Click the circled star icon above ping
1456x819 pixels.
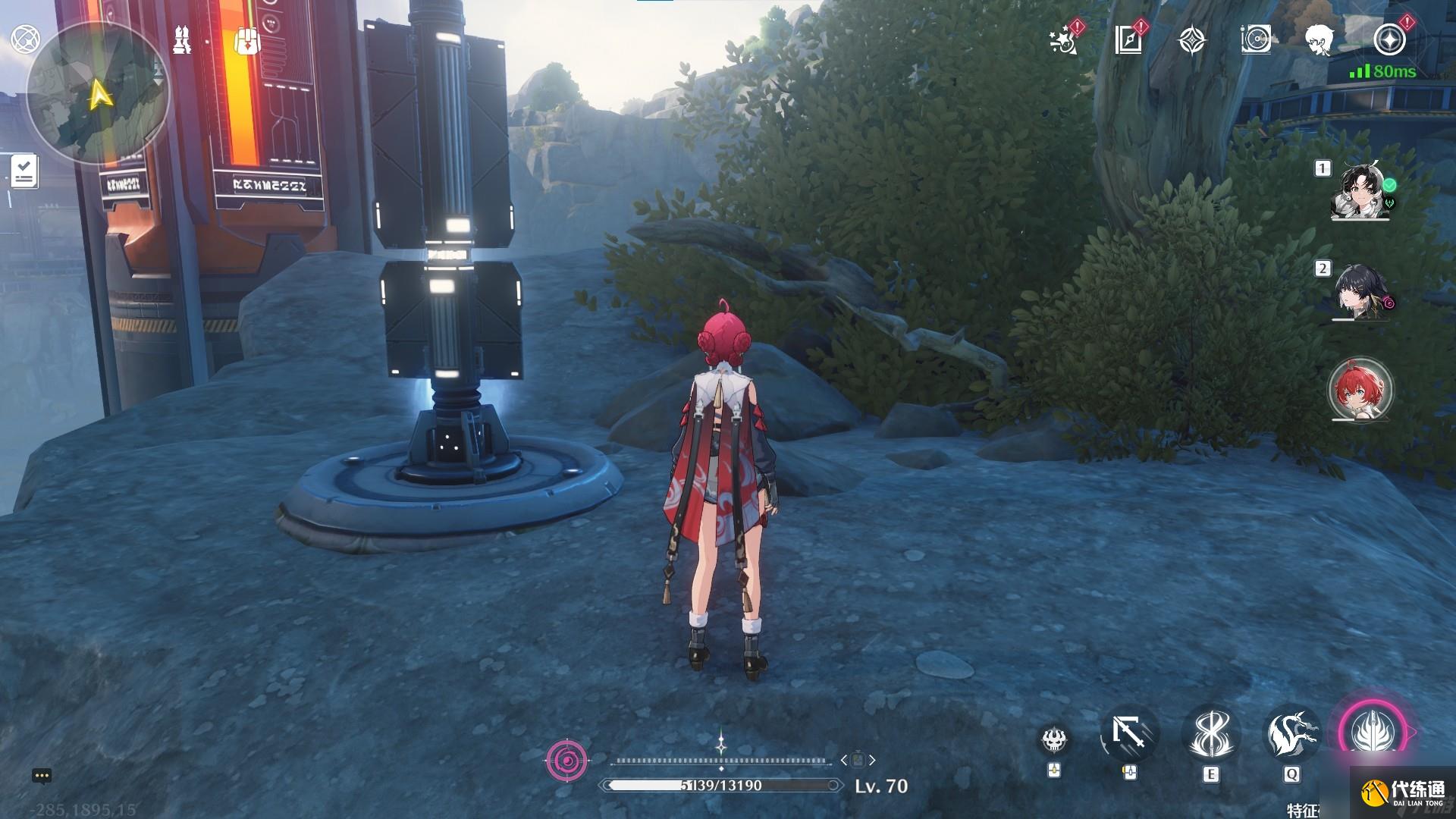(x=1389, y=39)
